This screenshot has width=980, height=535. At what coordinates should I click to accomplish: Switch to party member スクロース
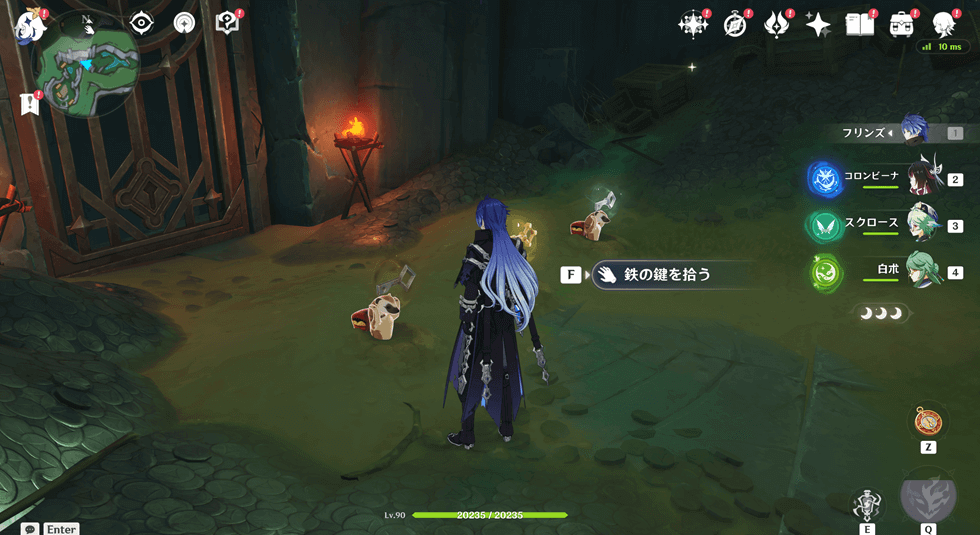click(x=924, y=224)
